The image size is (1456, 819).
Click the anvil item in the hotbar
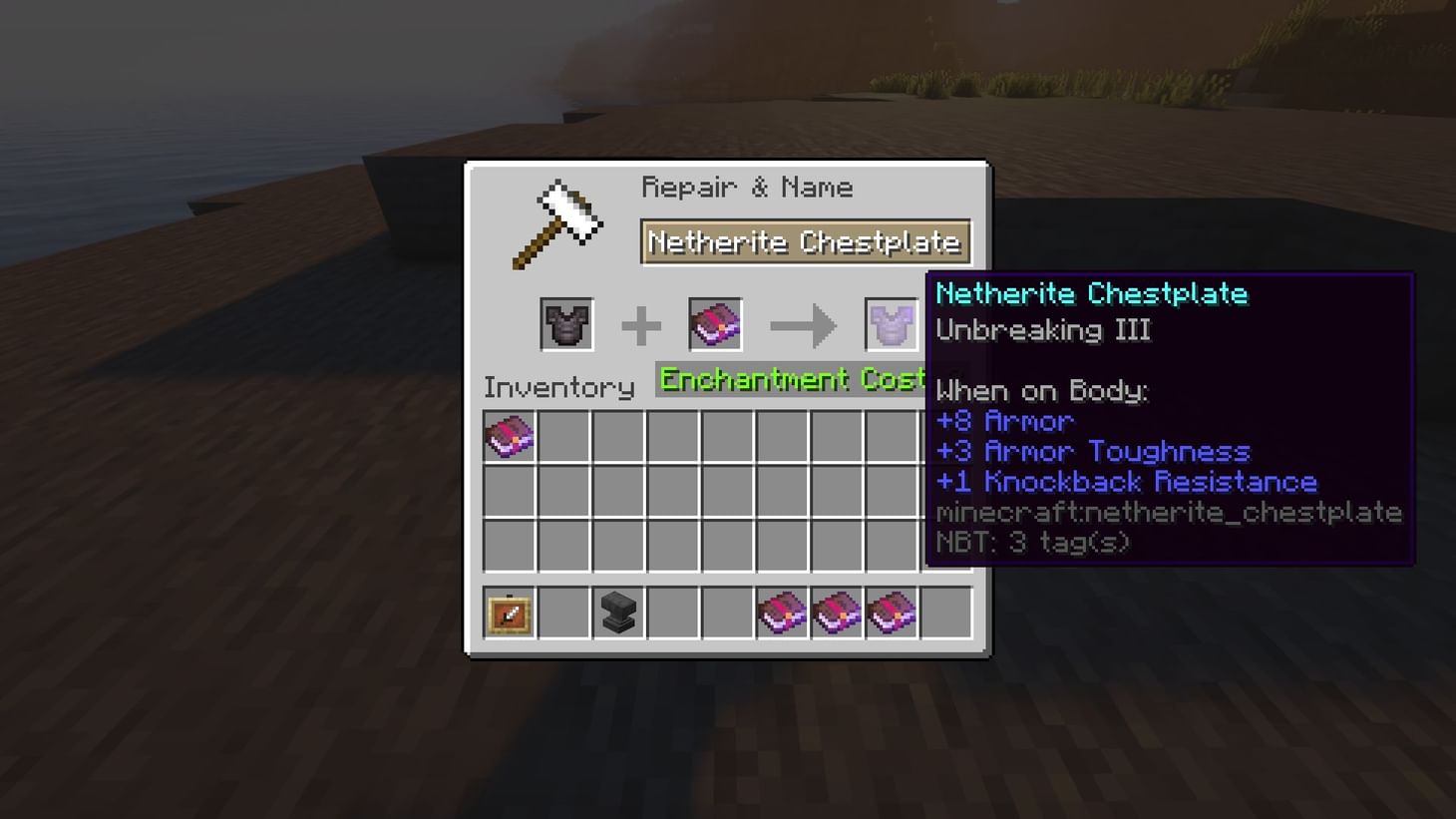click(618, 613)
